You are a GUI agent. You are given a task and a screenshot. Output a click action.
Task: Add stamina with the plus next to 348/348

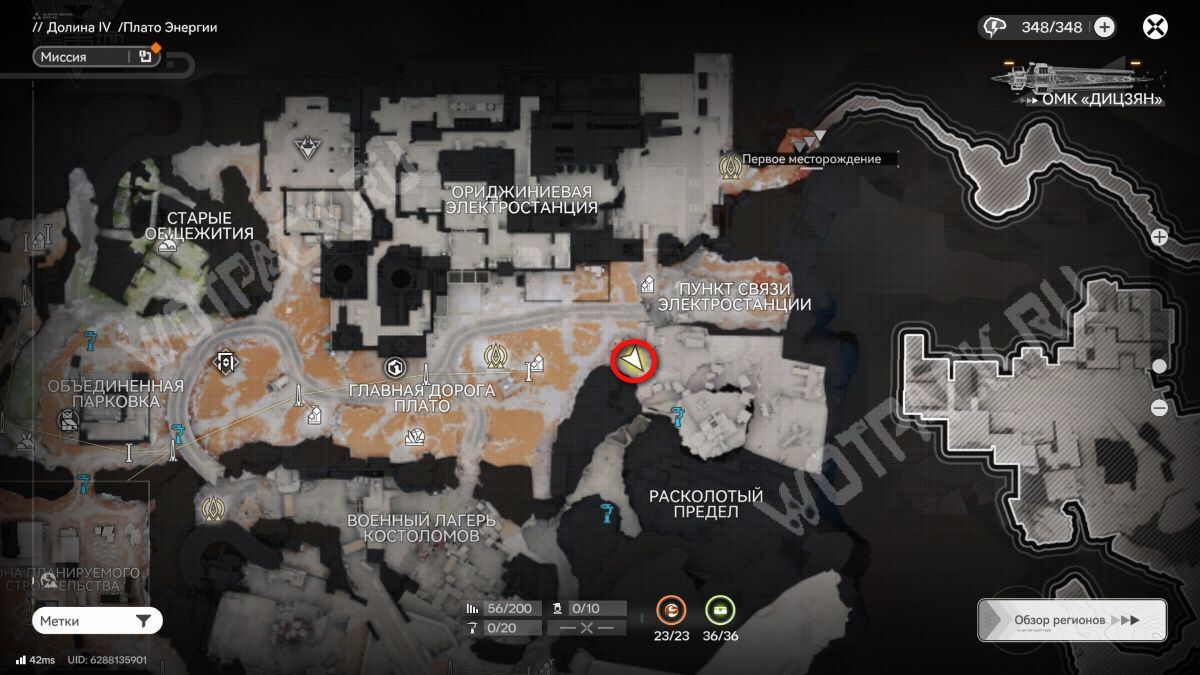click(1104, 27)
